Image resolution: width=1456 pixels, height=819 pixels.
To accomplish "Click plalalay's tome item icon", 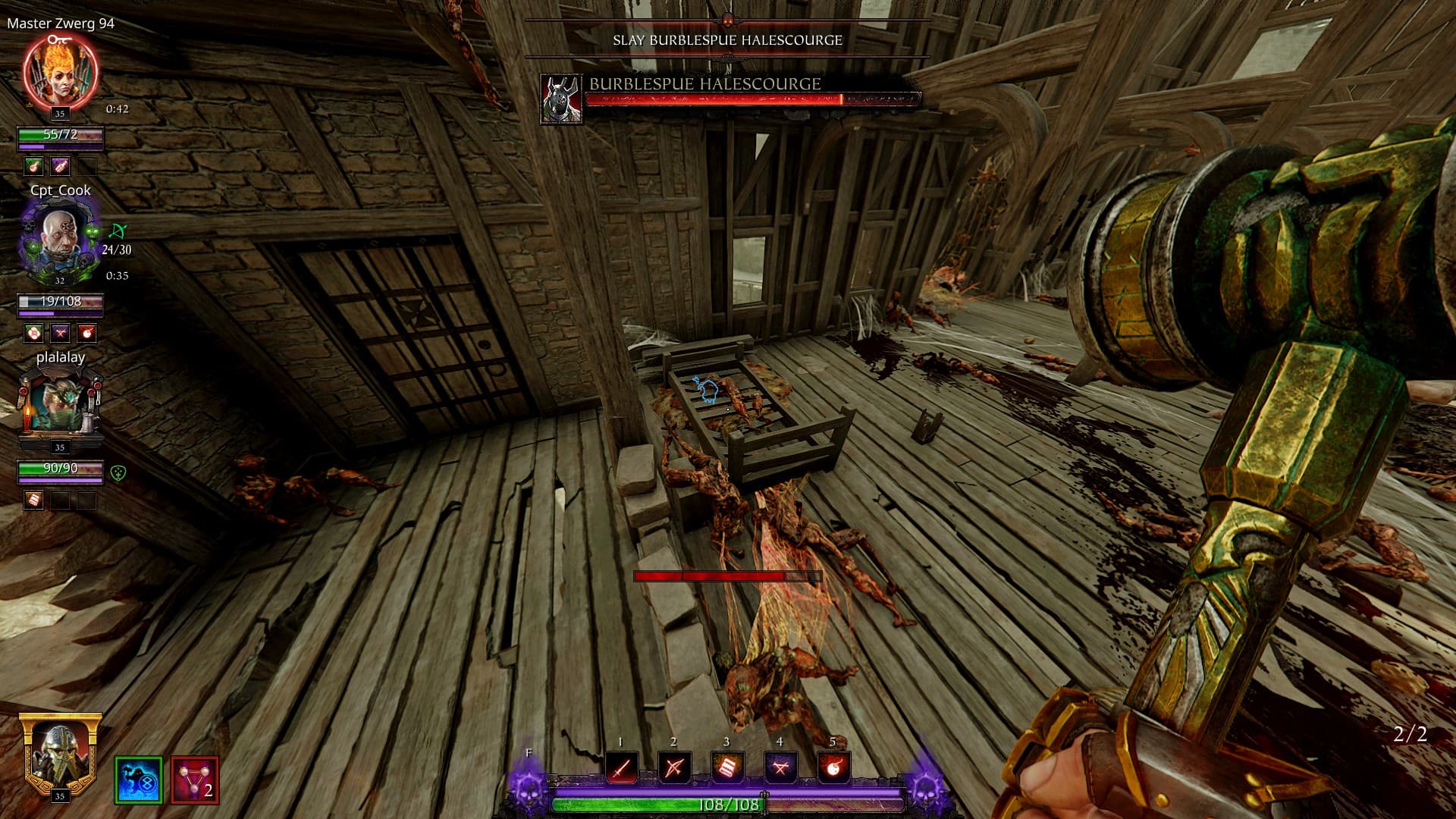I will (33, 500).
